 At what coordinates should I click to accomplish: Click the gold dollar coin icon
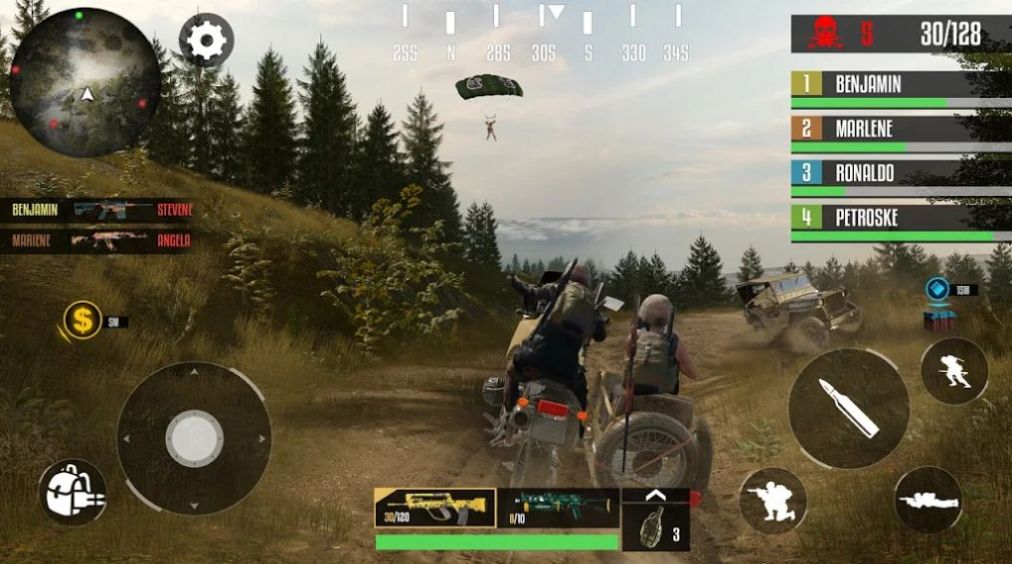coord(83,320)
